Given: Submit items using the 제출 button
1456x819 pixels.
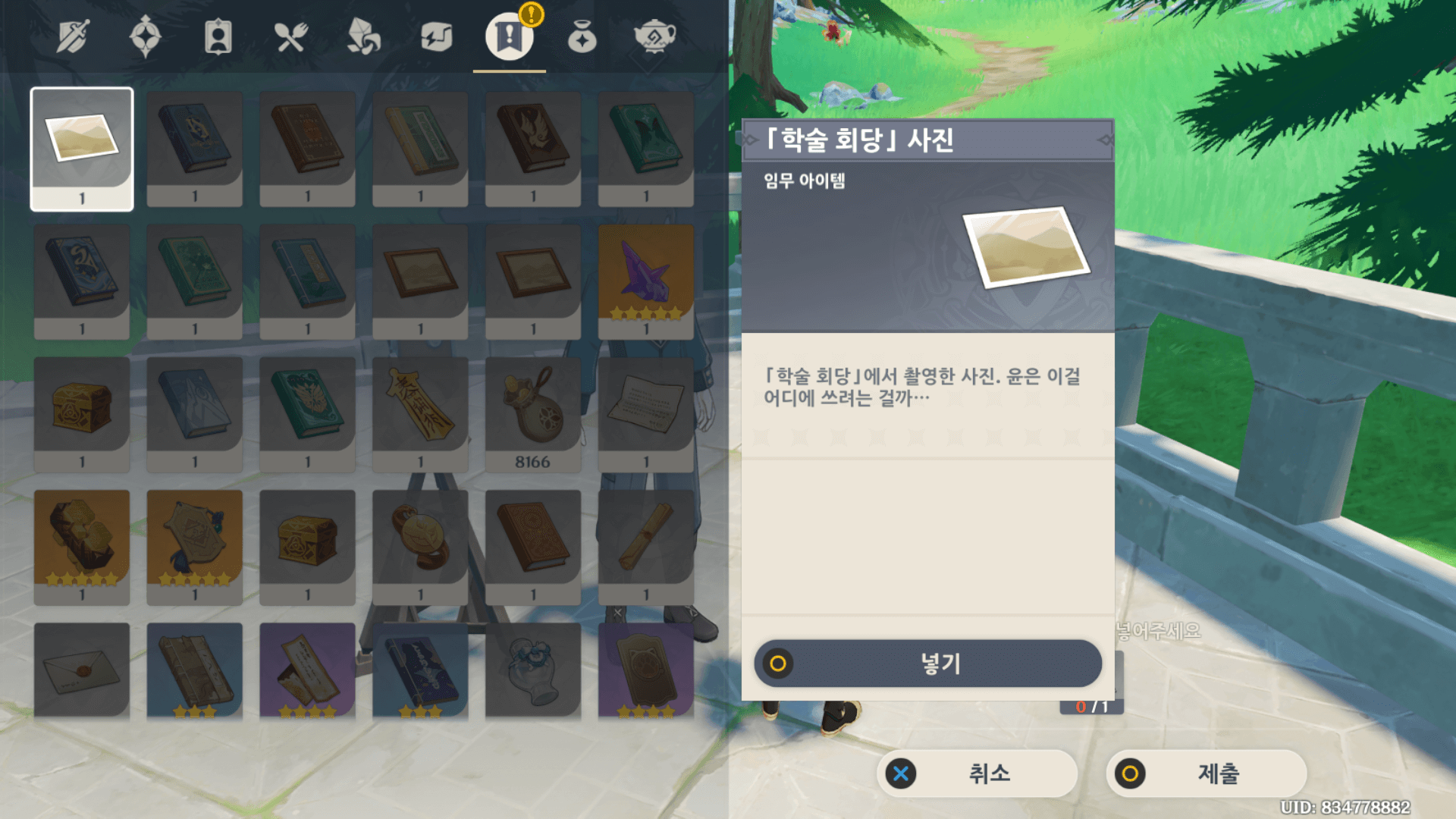Looking at the screenshot, I should [1208, 774].
